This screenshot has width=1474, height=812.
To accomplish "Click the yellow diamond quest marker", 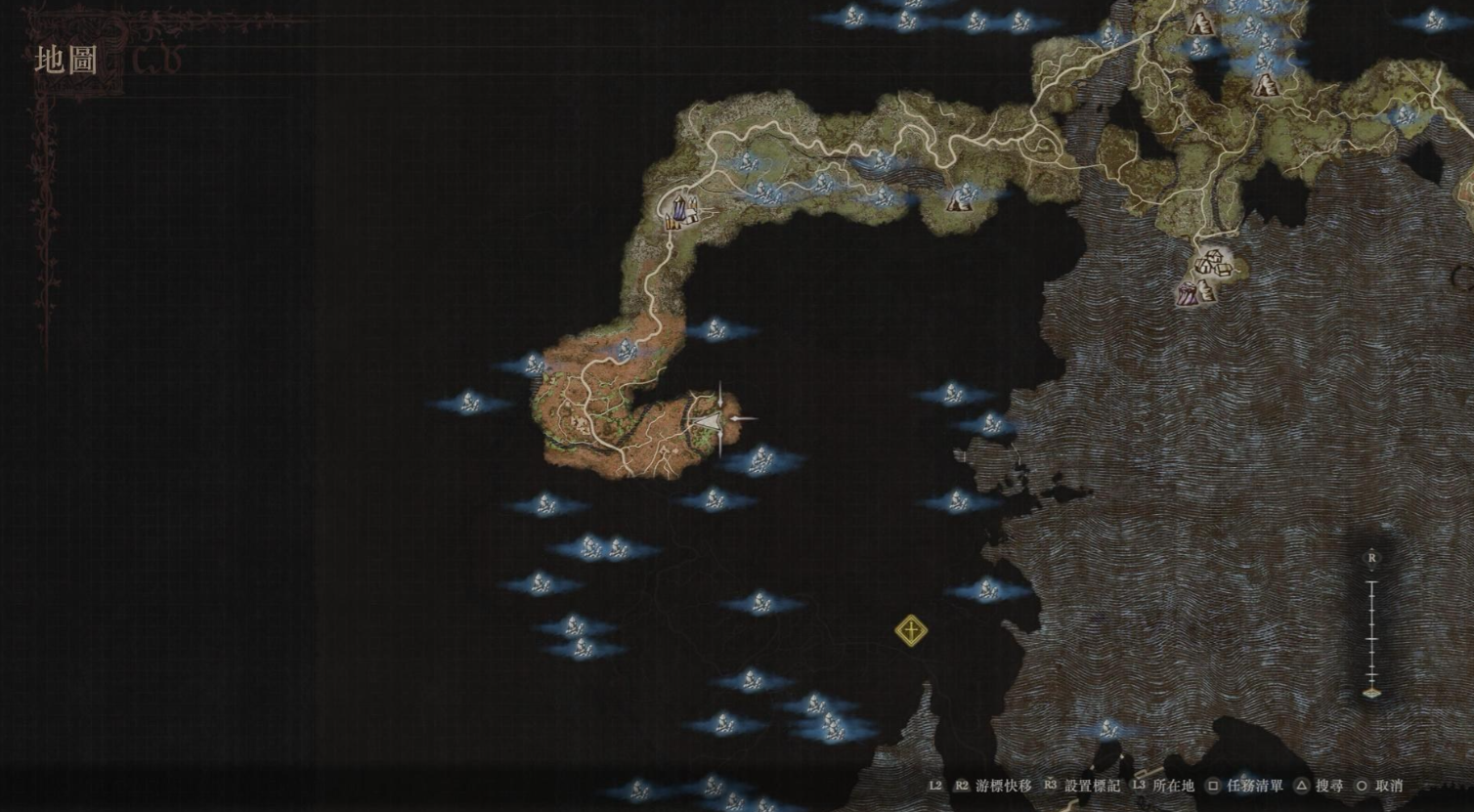I will coord(910,630).
